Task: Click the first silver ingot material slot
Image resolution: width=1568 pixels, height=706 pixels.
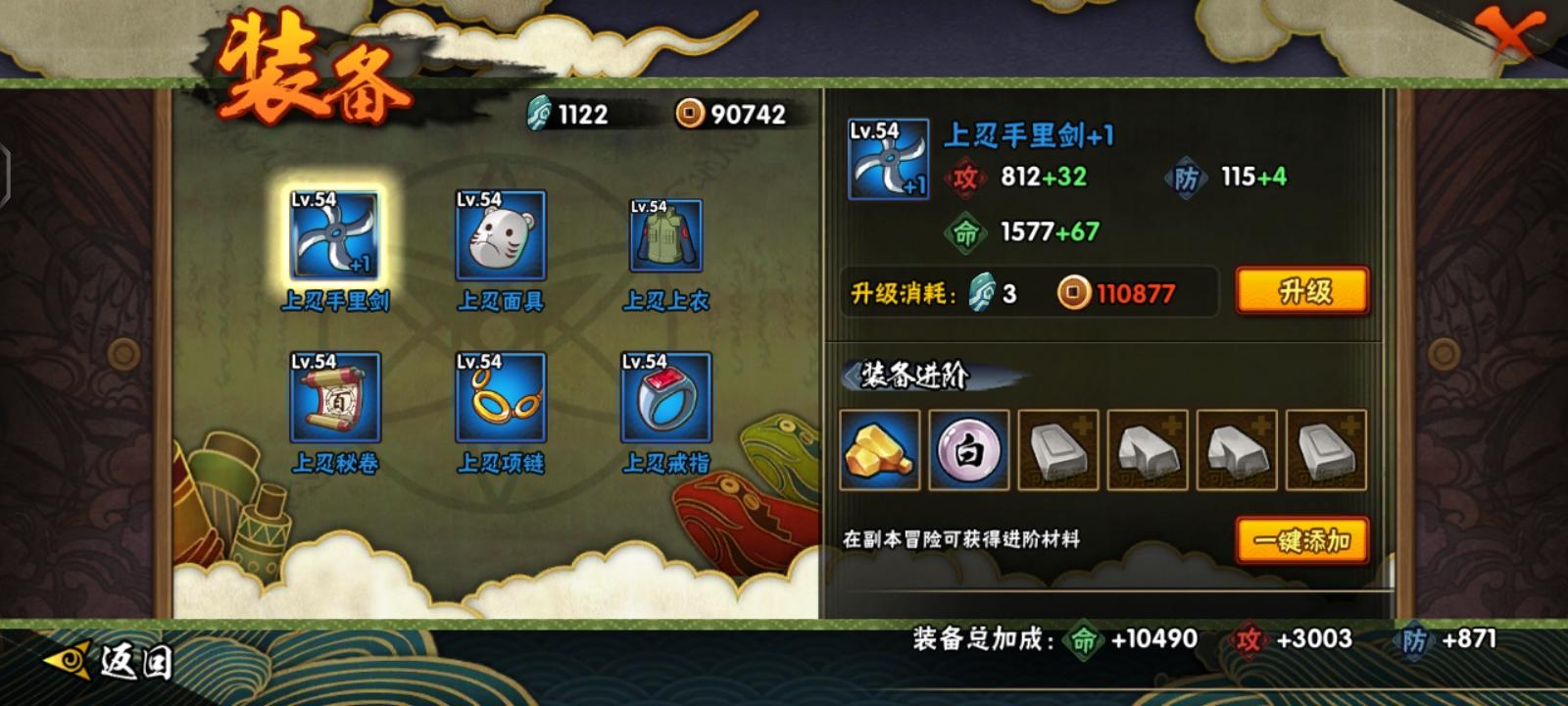Action: coord(1058,450)
